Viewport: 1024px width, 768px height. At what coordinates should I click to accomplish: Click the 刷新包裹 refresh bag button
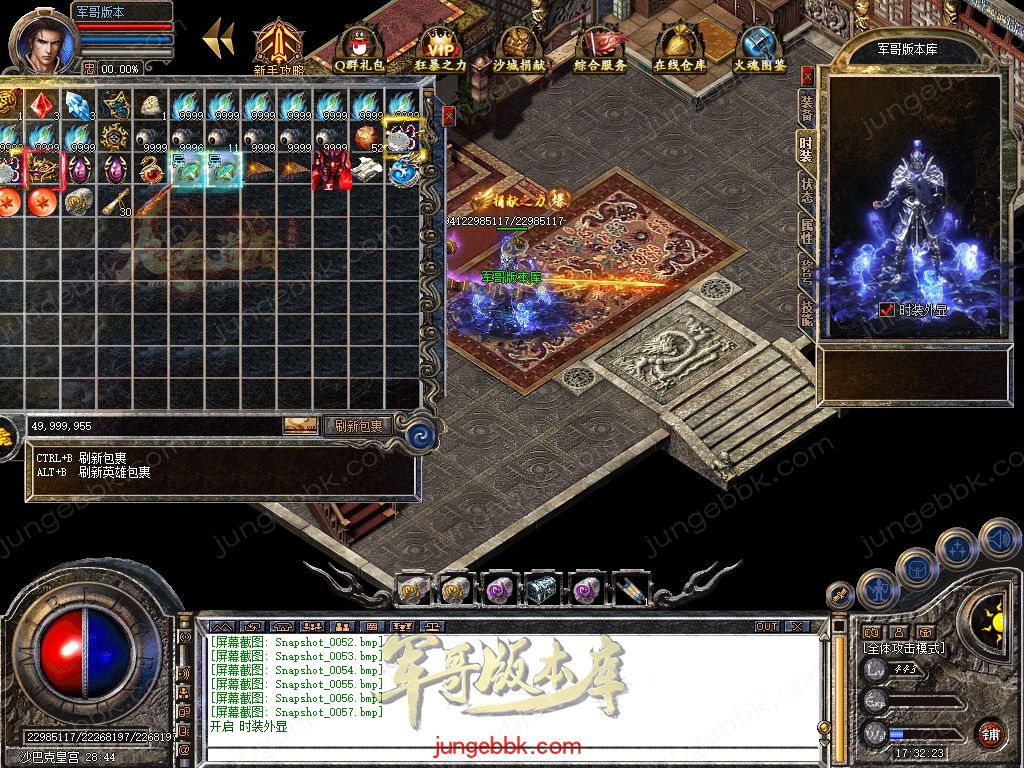(358, 426)
